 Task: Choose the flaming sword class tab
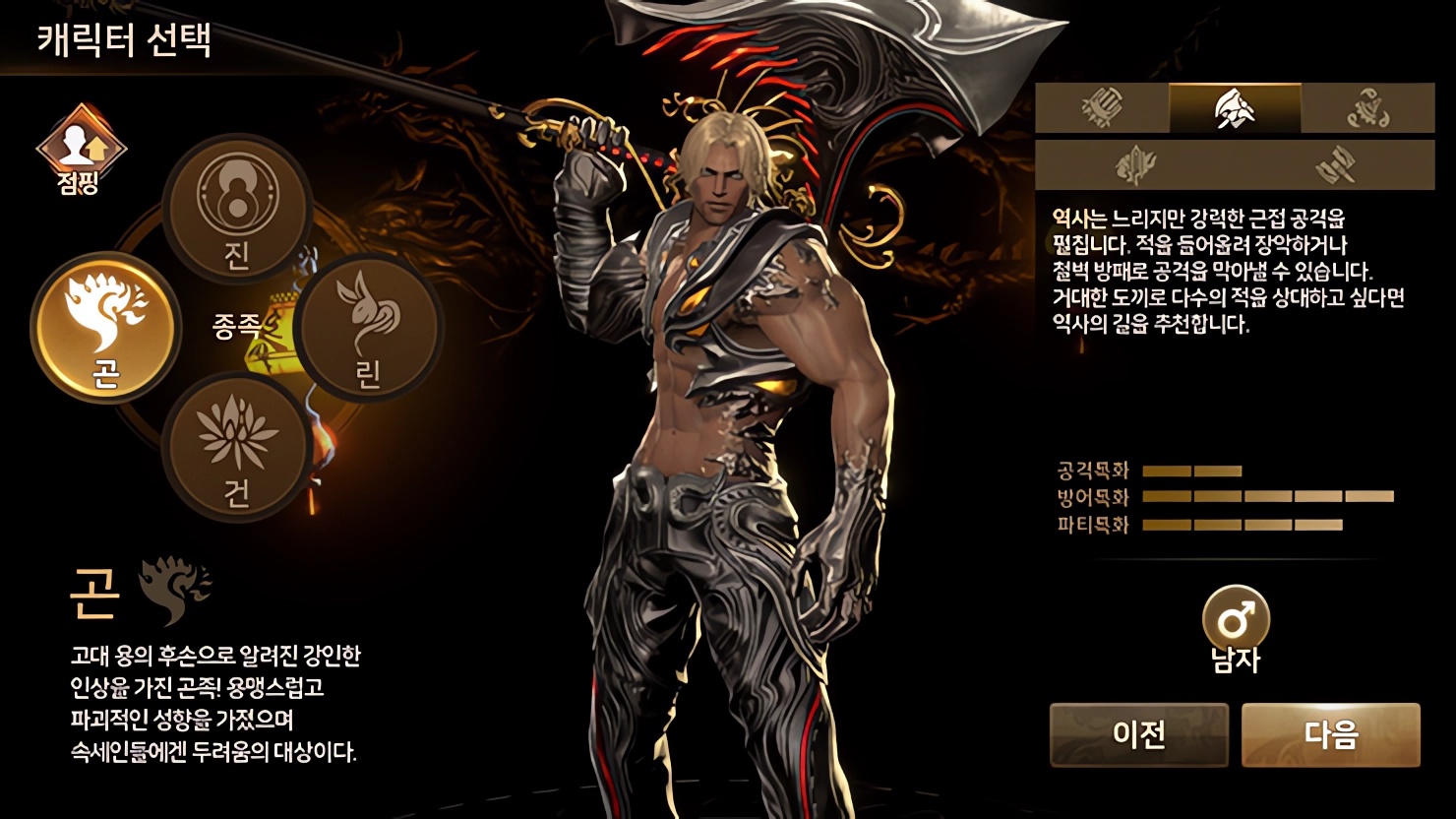point(1134,164)
